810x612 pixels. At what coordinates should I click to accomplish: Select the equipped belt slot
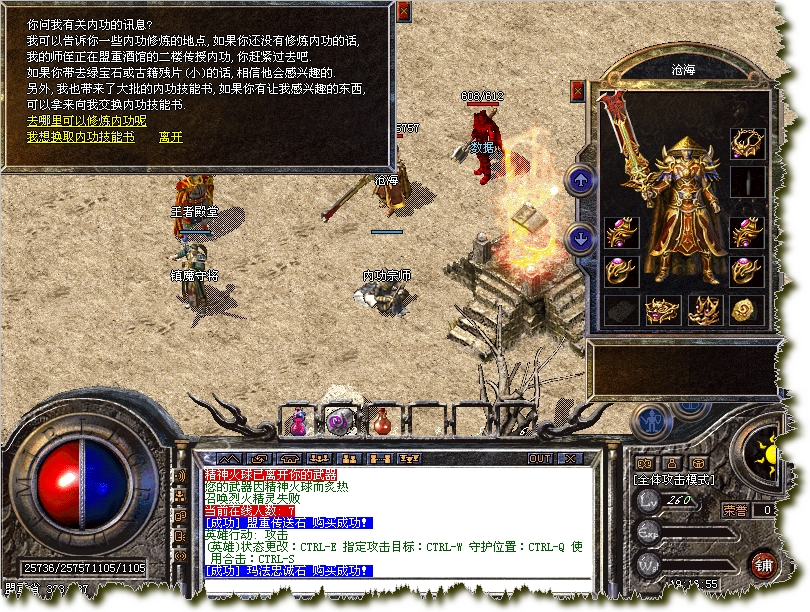coord(662,309)
